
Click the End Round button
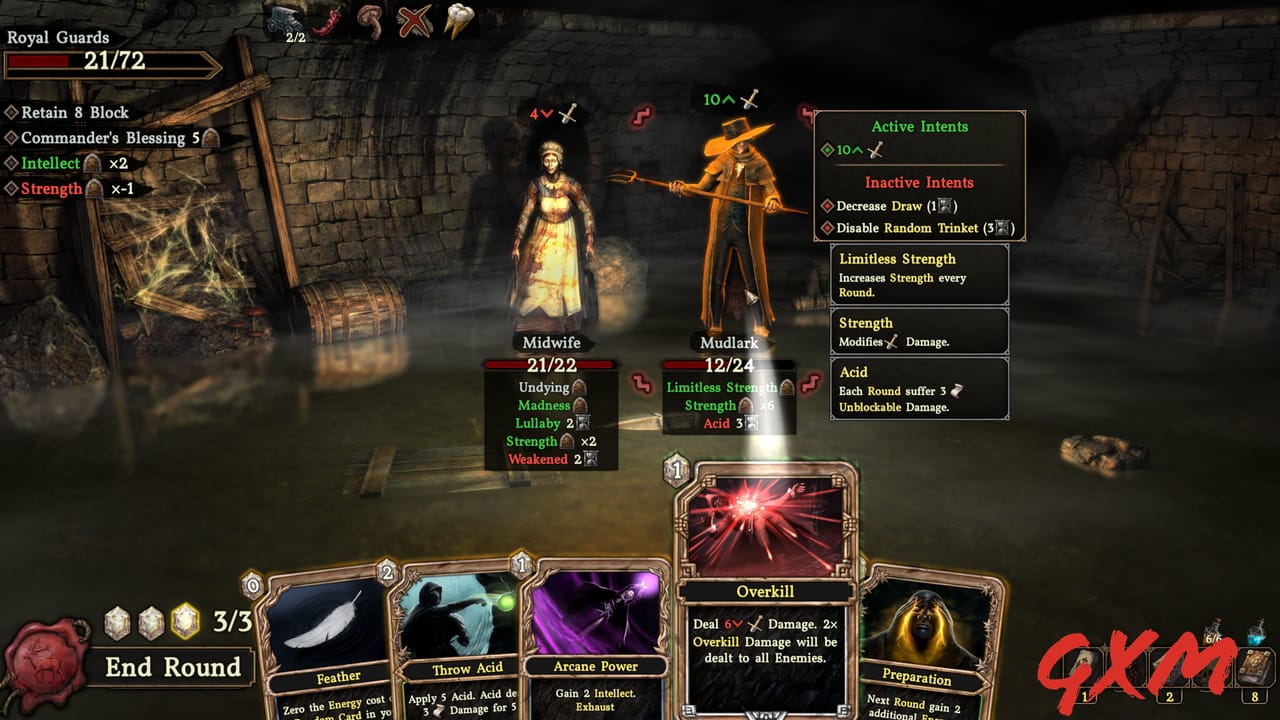pyautogui.click(x=173, y=667)
